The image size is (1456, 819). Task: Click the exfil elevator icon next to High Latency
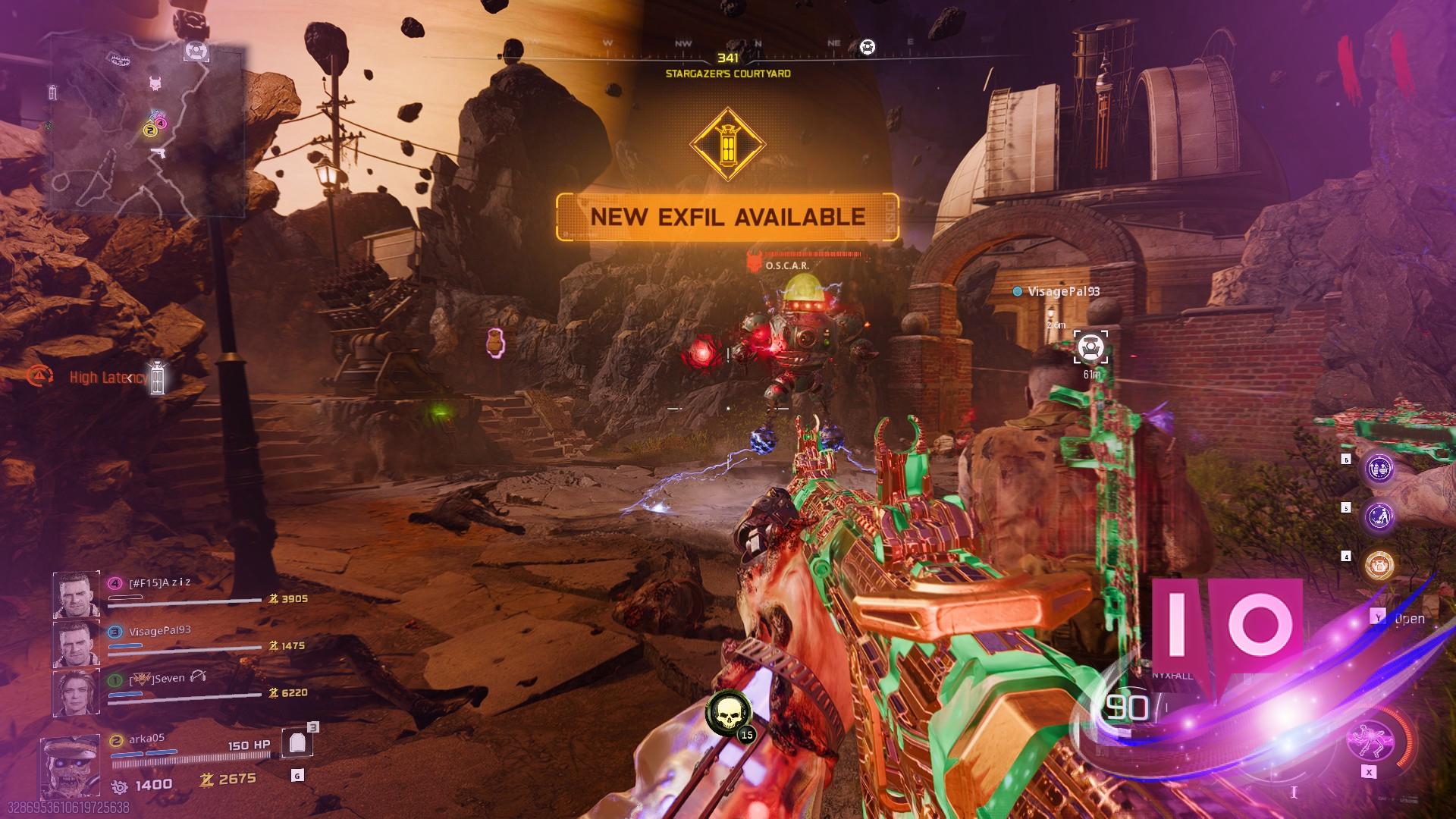[157, 377]
